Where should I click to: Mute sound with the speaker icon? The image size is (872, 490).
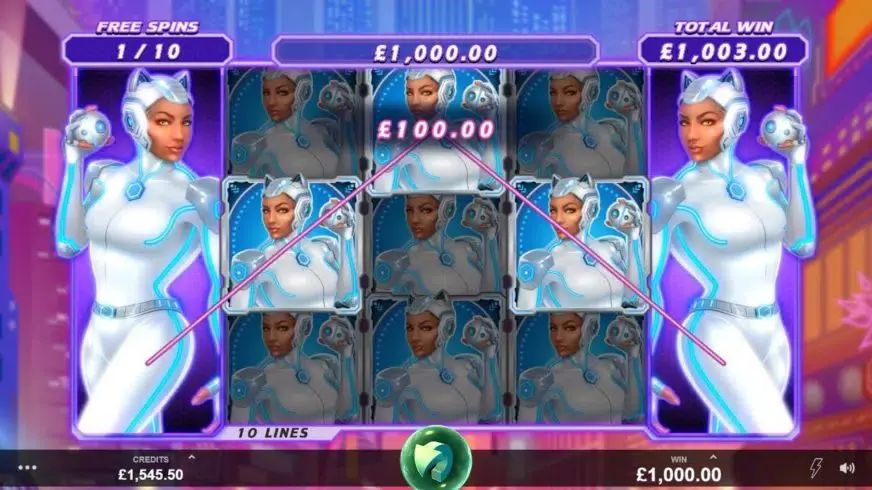(x=847, y=467)
